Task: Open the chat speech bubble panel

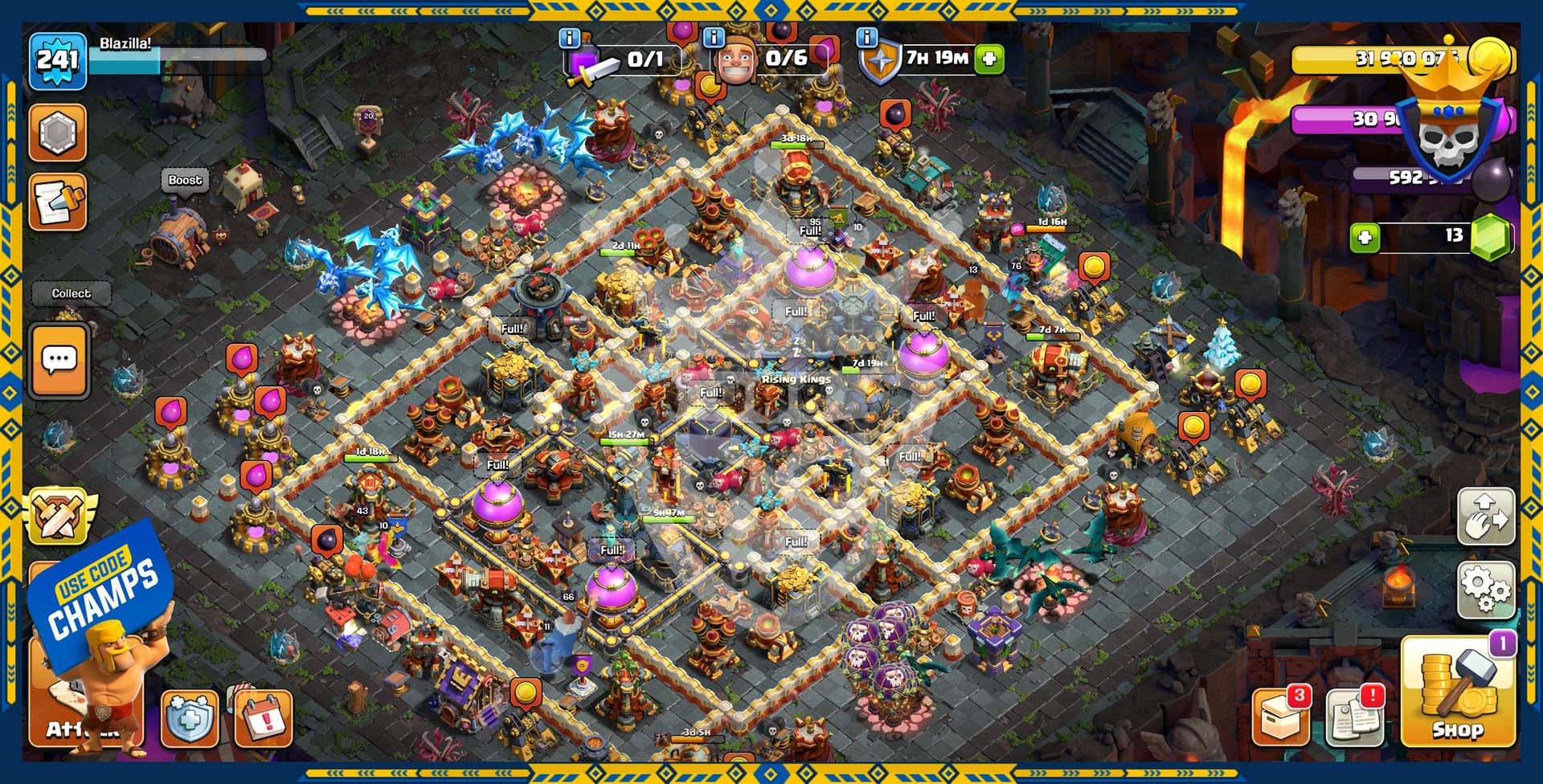Action: (59, 361)
